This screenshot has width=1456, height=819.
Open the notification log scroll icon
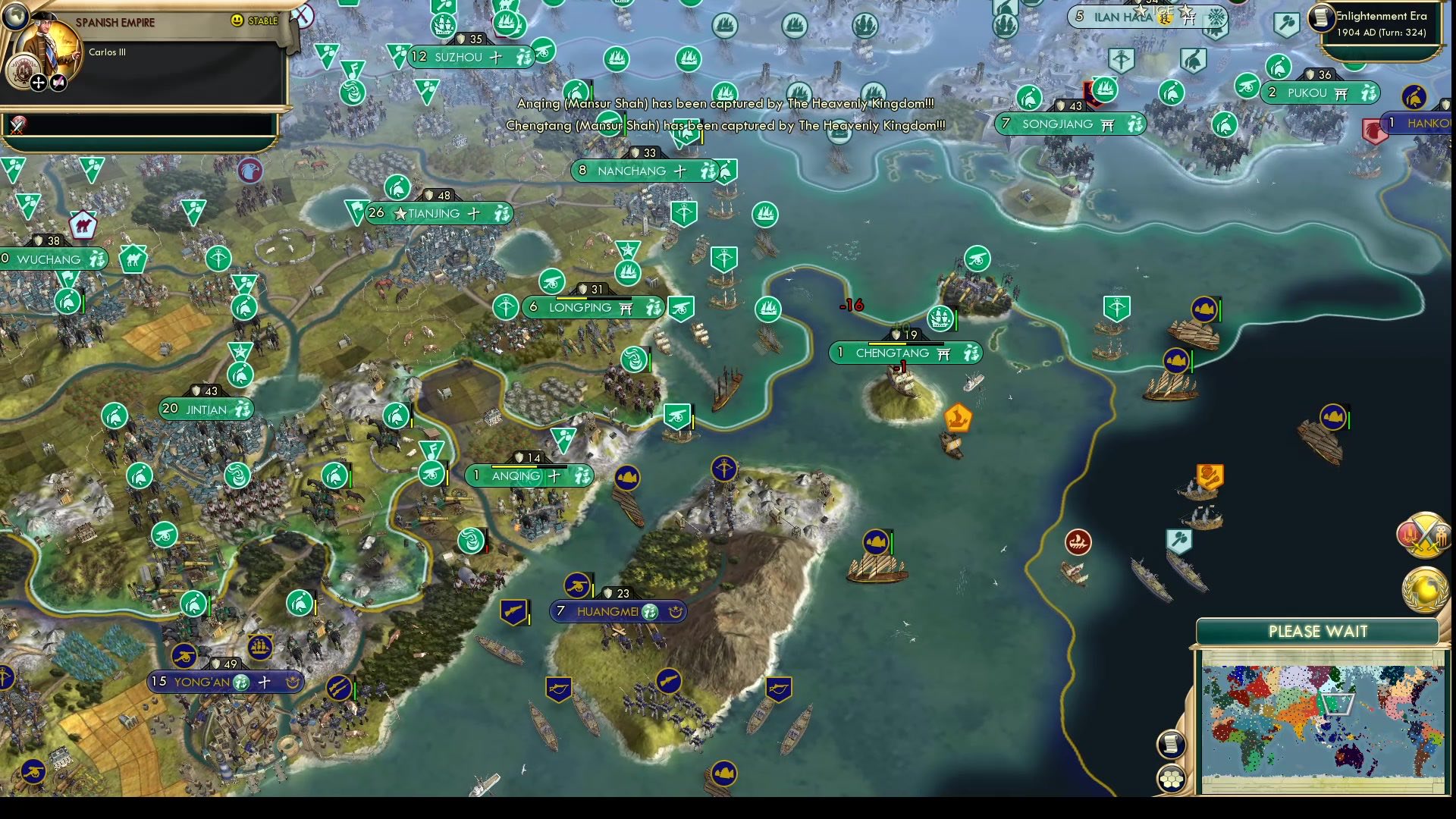pos(1171,745)
